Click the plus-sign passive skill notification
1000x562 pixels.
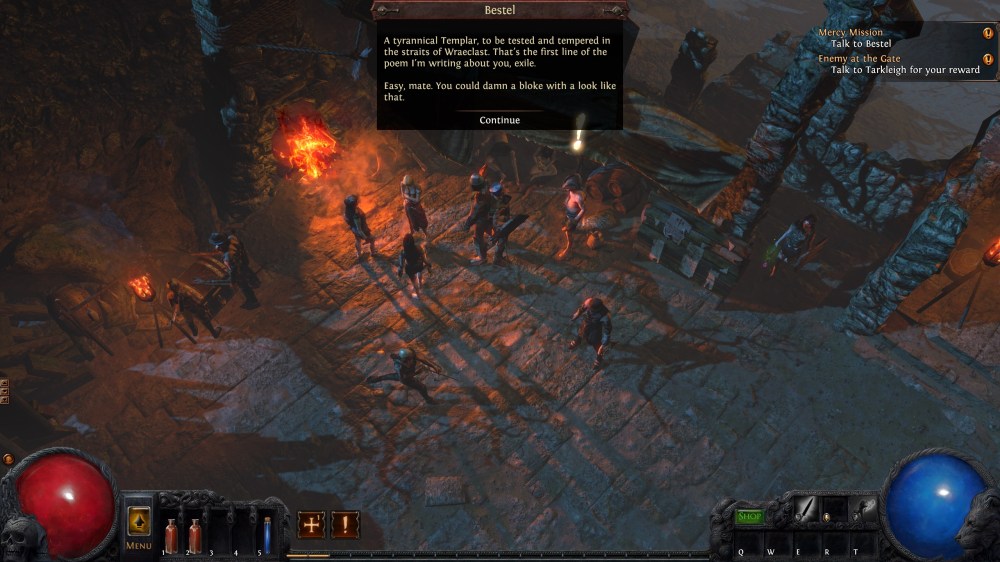pyautogui.click(x=311, y=524)
